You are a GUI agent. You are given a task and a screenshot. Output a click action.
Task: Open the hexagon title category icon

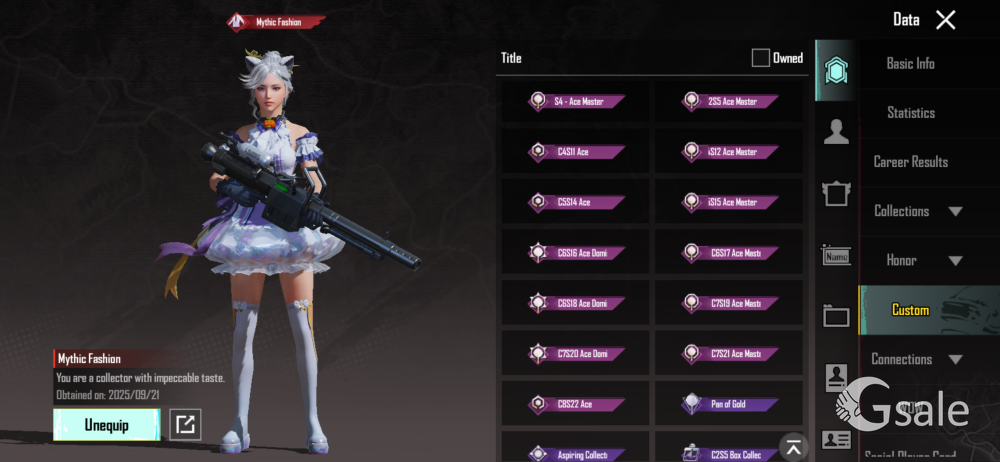[x=836, y=71]
